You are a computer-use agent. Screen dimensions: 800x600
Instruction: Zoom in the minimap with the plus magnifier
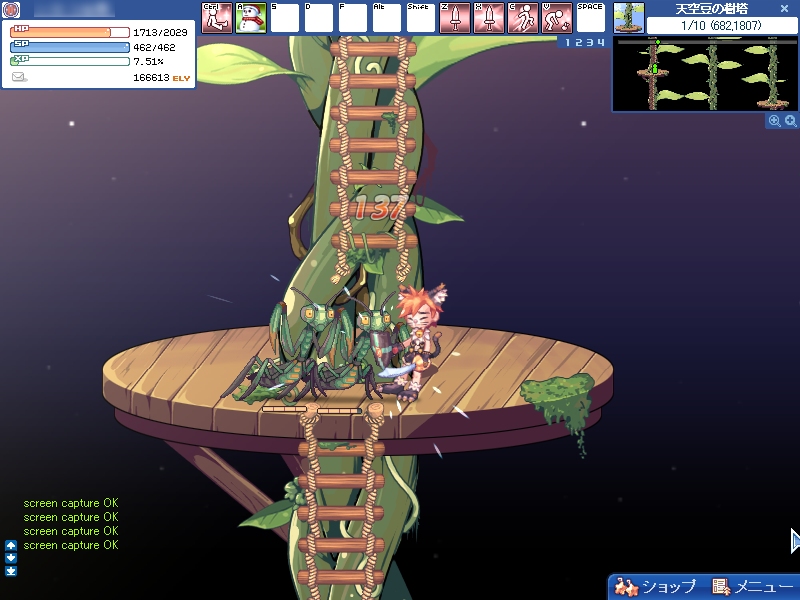(790, 121)
